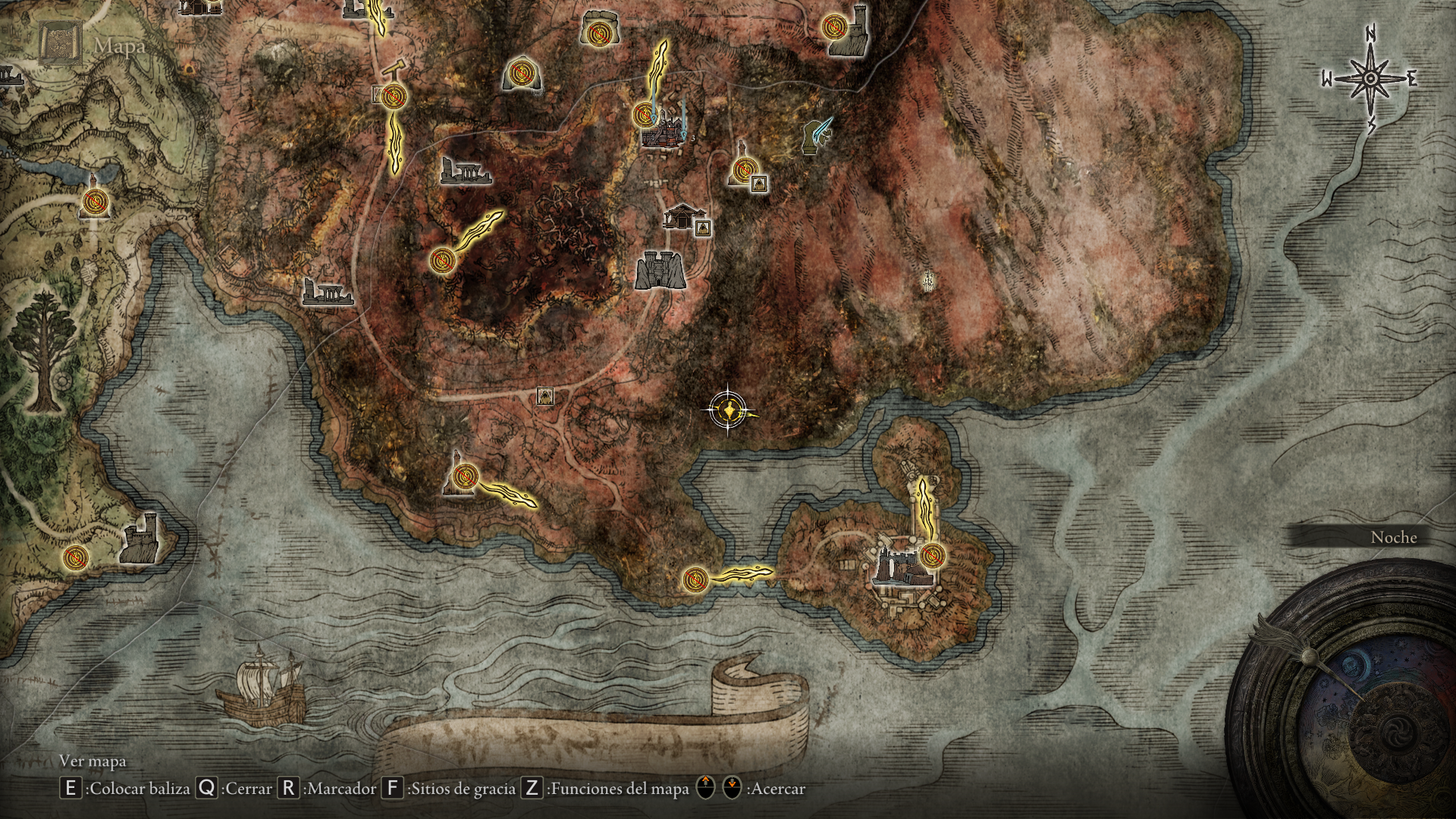Select the grace marker beside the cliff tower

tap(835, 25)
